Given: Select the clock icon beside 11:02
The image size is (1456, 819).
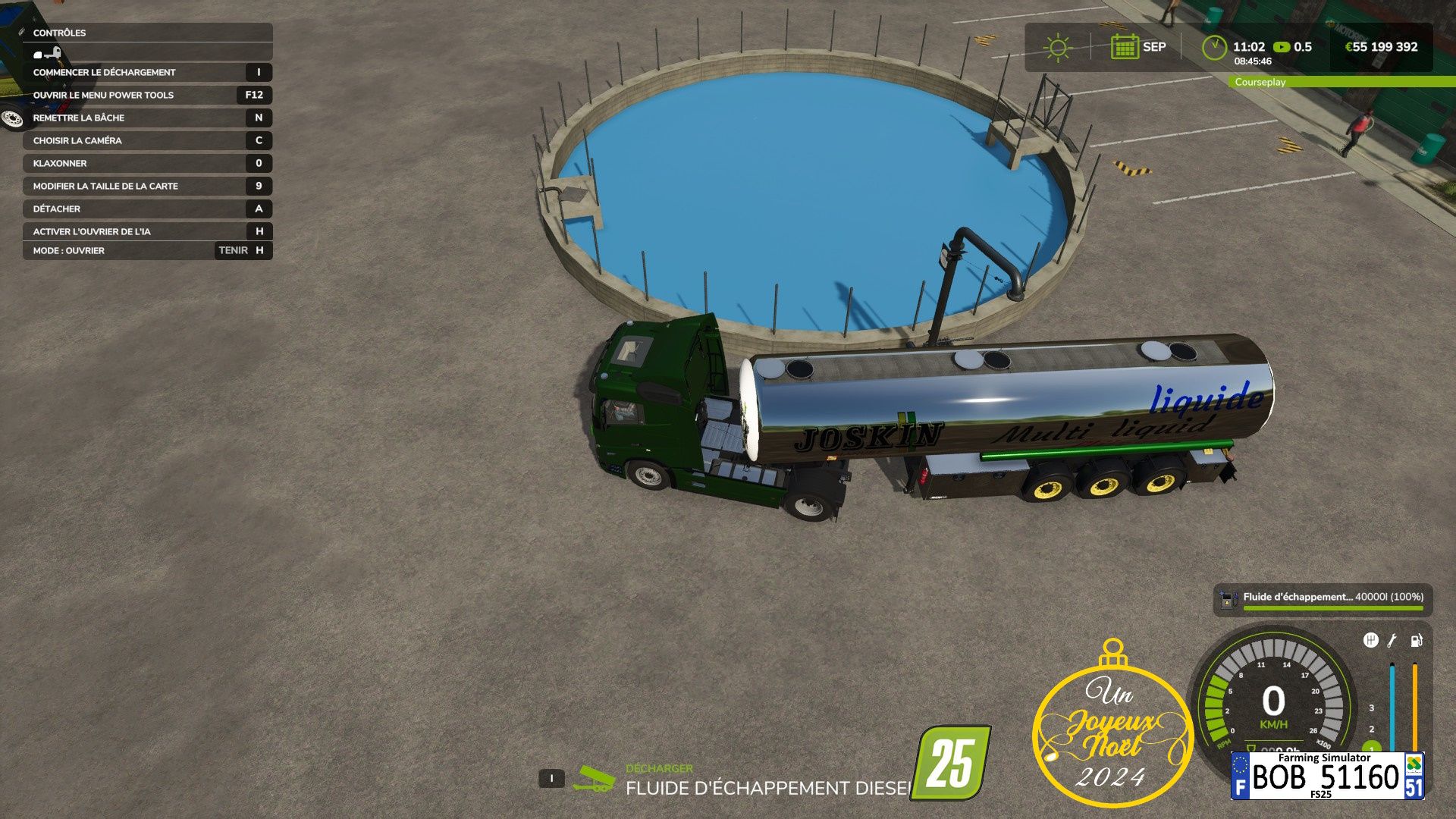Looking at the screenshot, I should [1214, 47].
